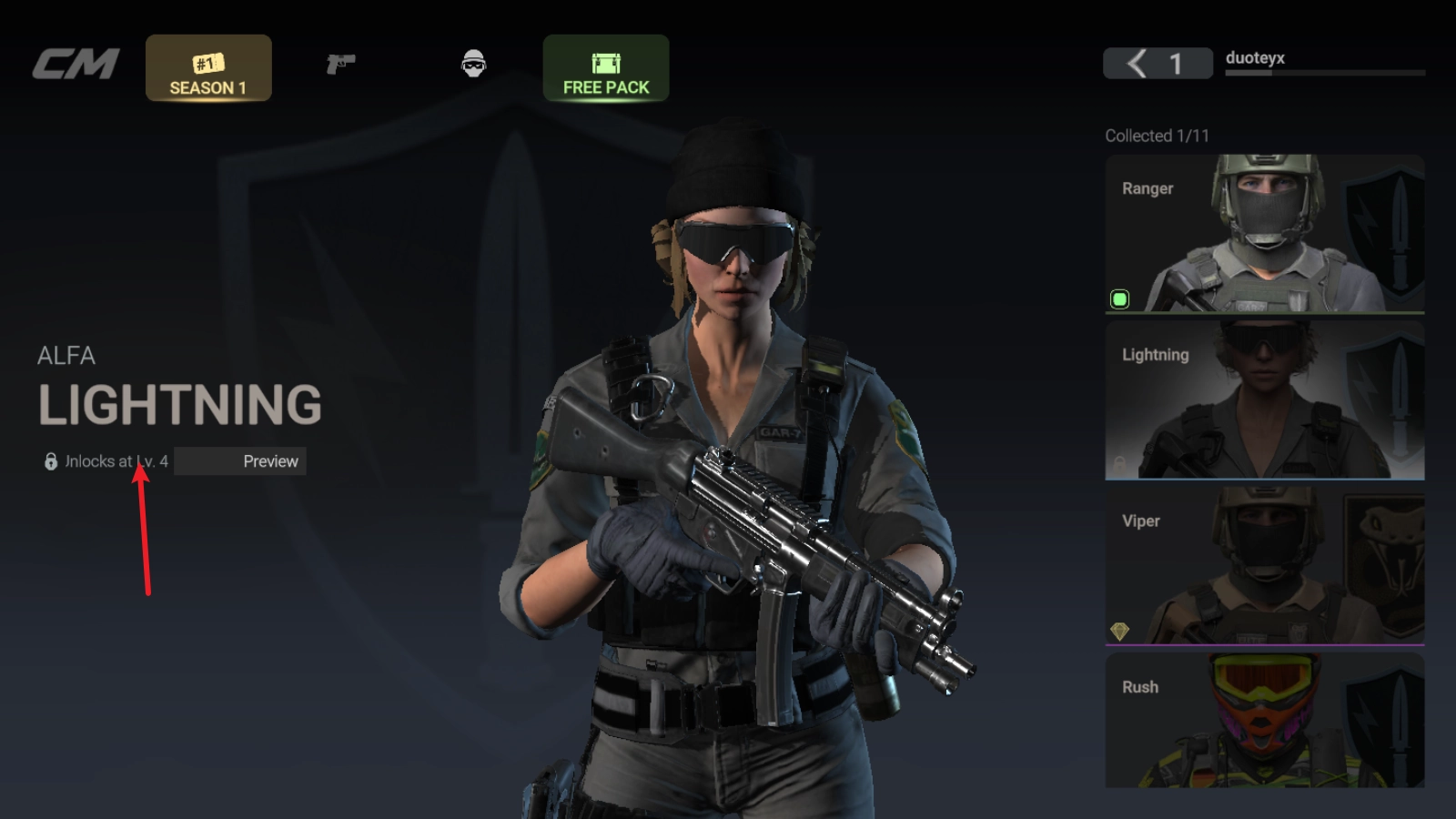The width and height of the screenshot is (1456, 819).
Task: Choose the Lightning agent card
Action: [1264, 400]
